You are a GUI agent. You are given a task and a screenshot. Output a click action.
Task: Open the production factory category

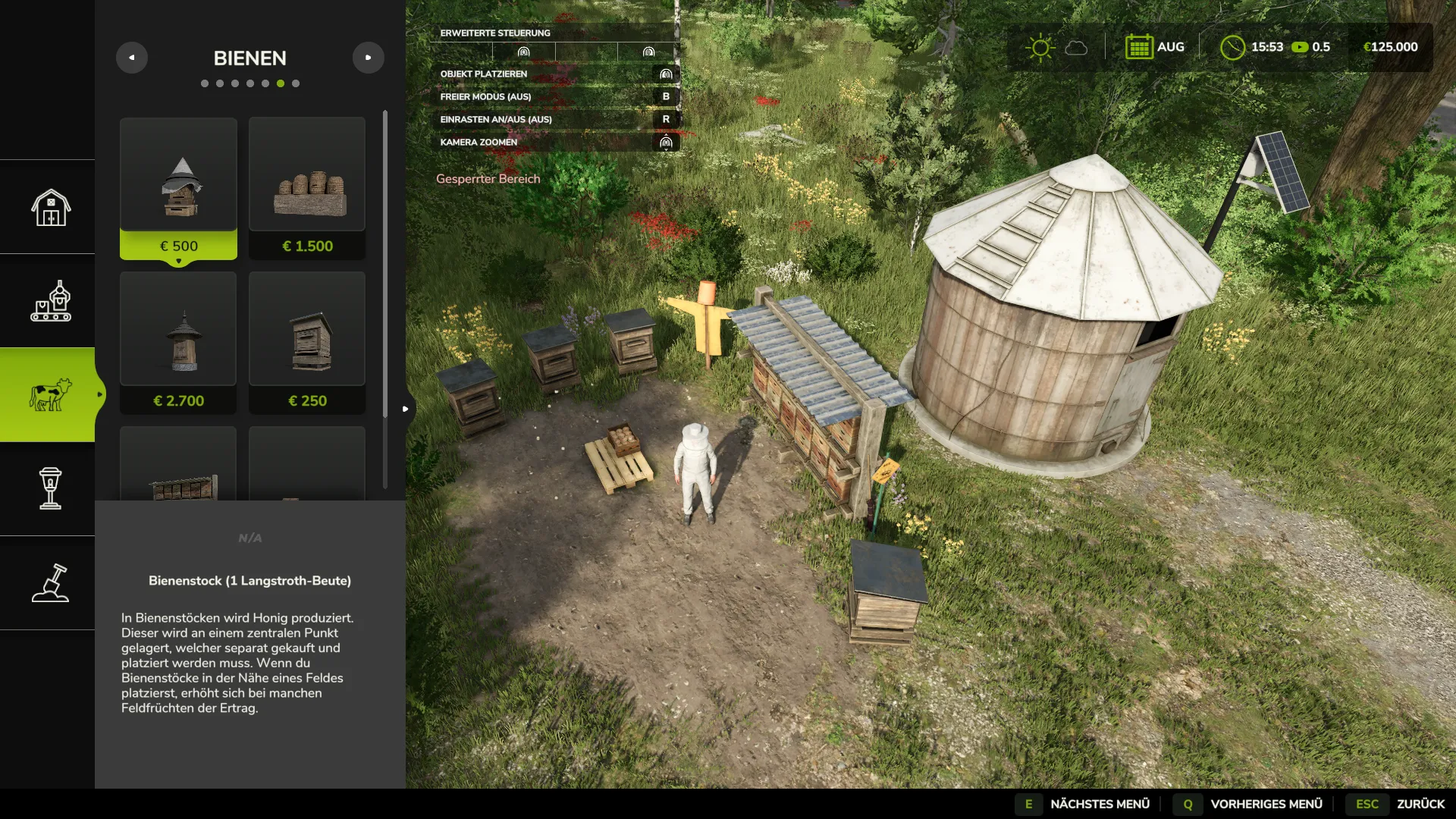(x=50, y=301)
